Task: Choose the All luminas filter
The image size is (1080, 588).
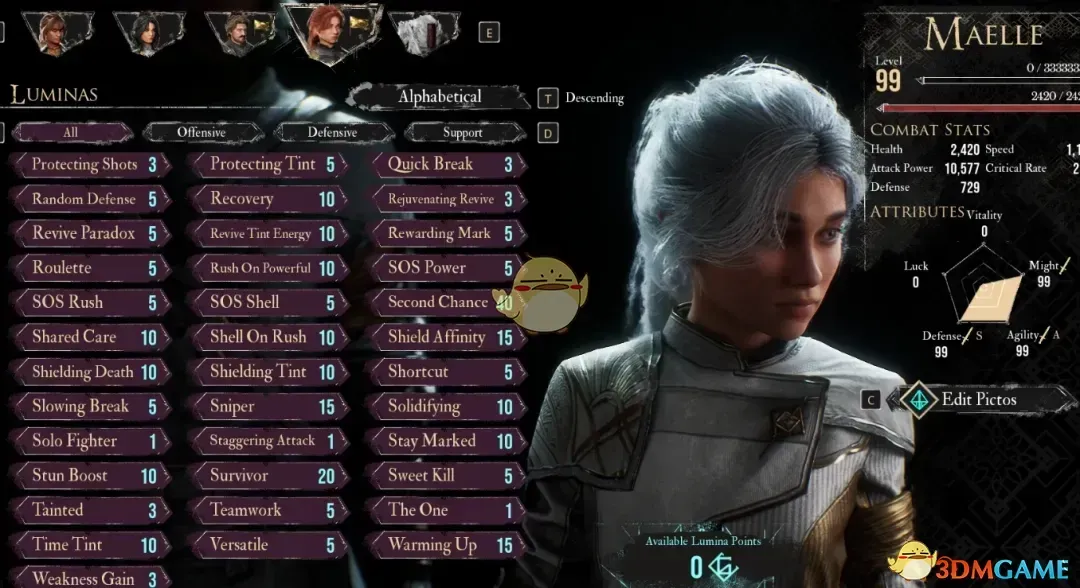Action: click(70, 132)
